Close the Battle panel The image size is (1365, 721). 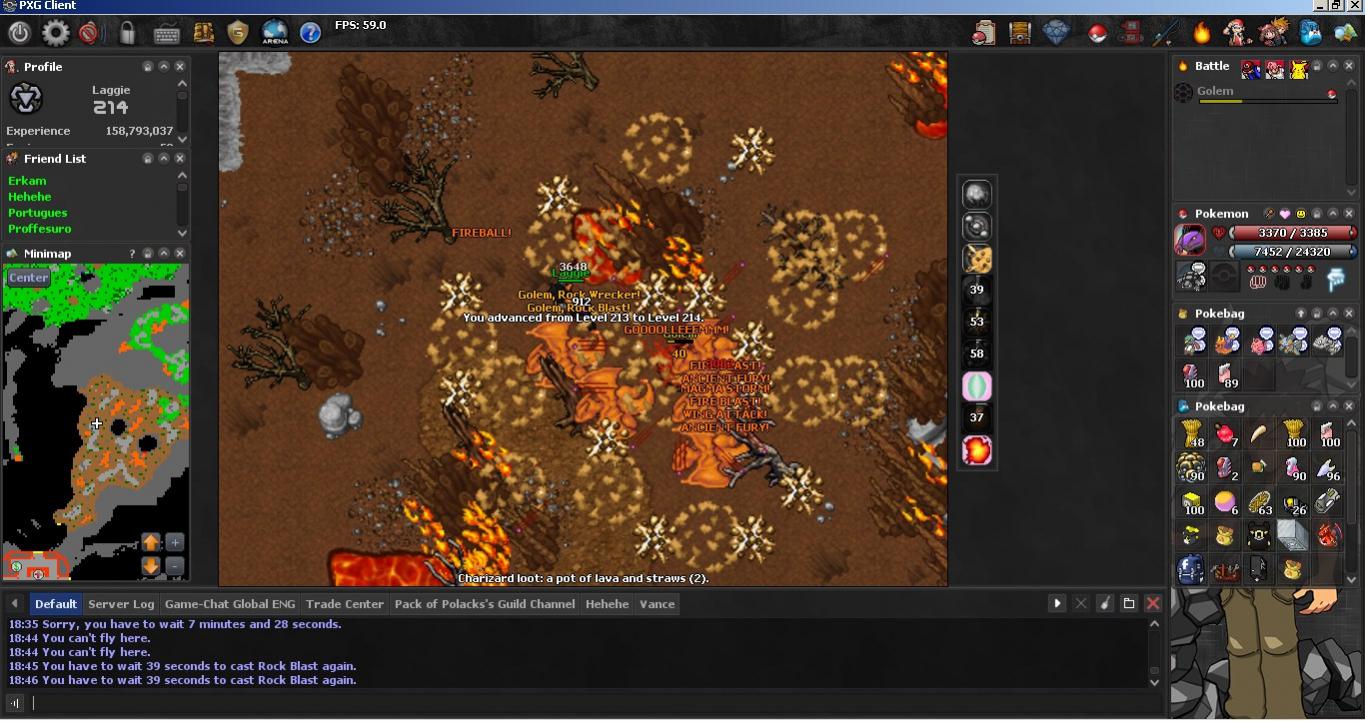pyautogui.click(x=1349, y=66)
